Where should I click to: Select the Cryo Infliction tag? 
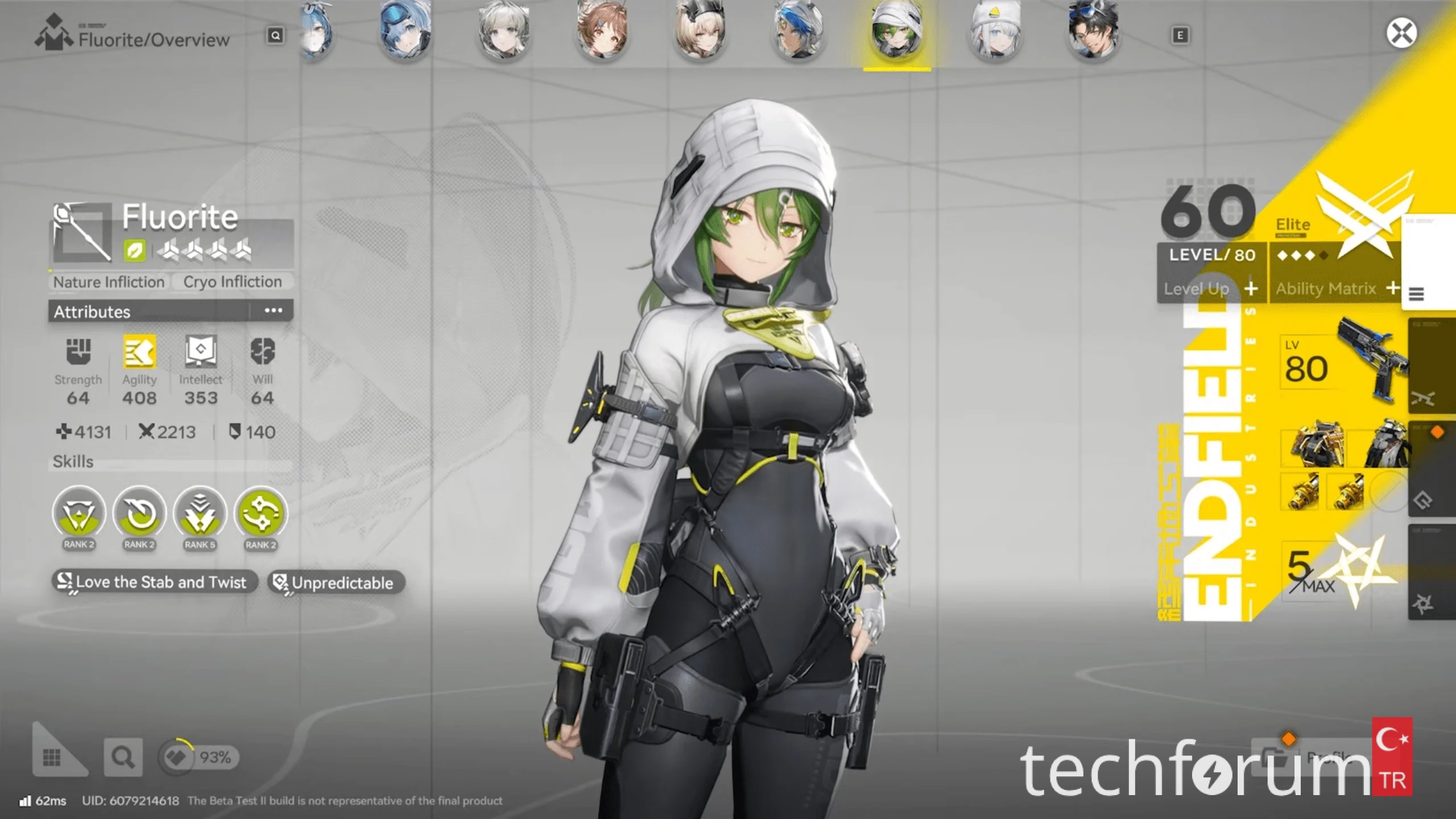232,282
